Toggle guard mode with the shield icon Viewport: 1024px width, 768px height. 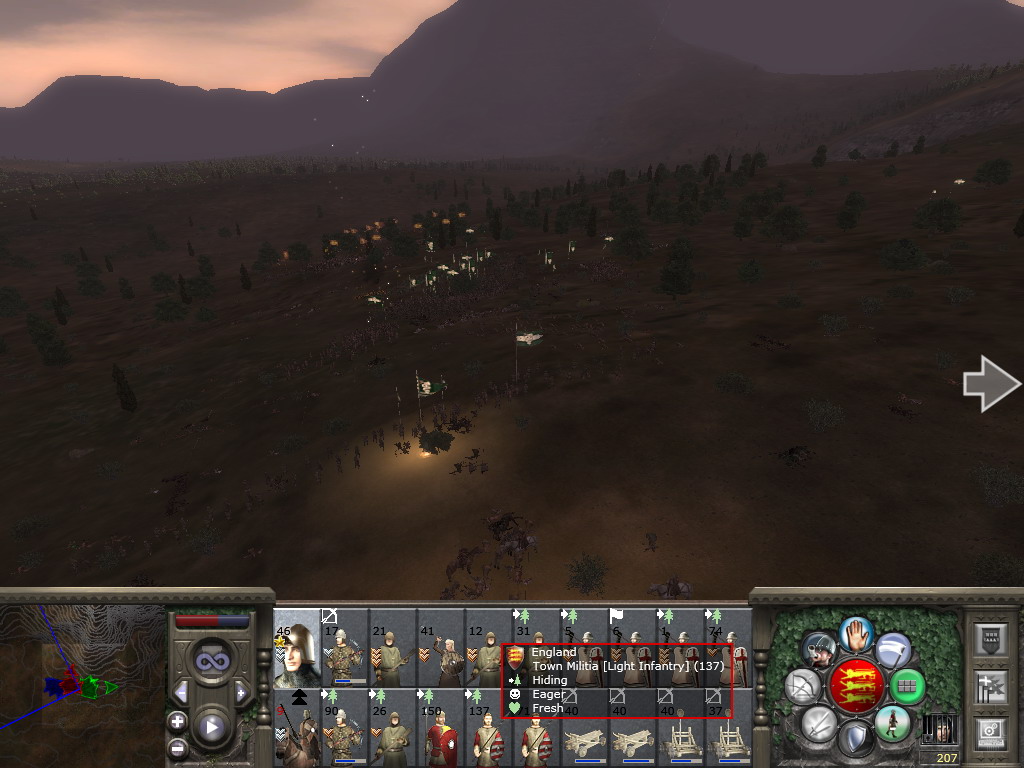click(x=855, y=740)
